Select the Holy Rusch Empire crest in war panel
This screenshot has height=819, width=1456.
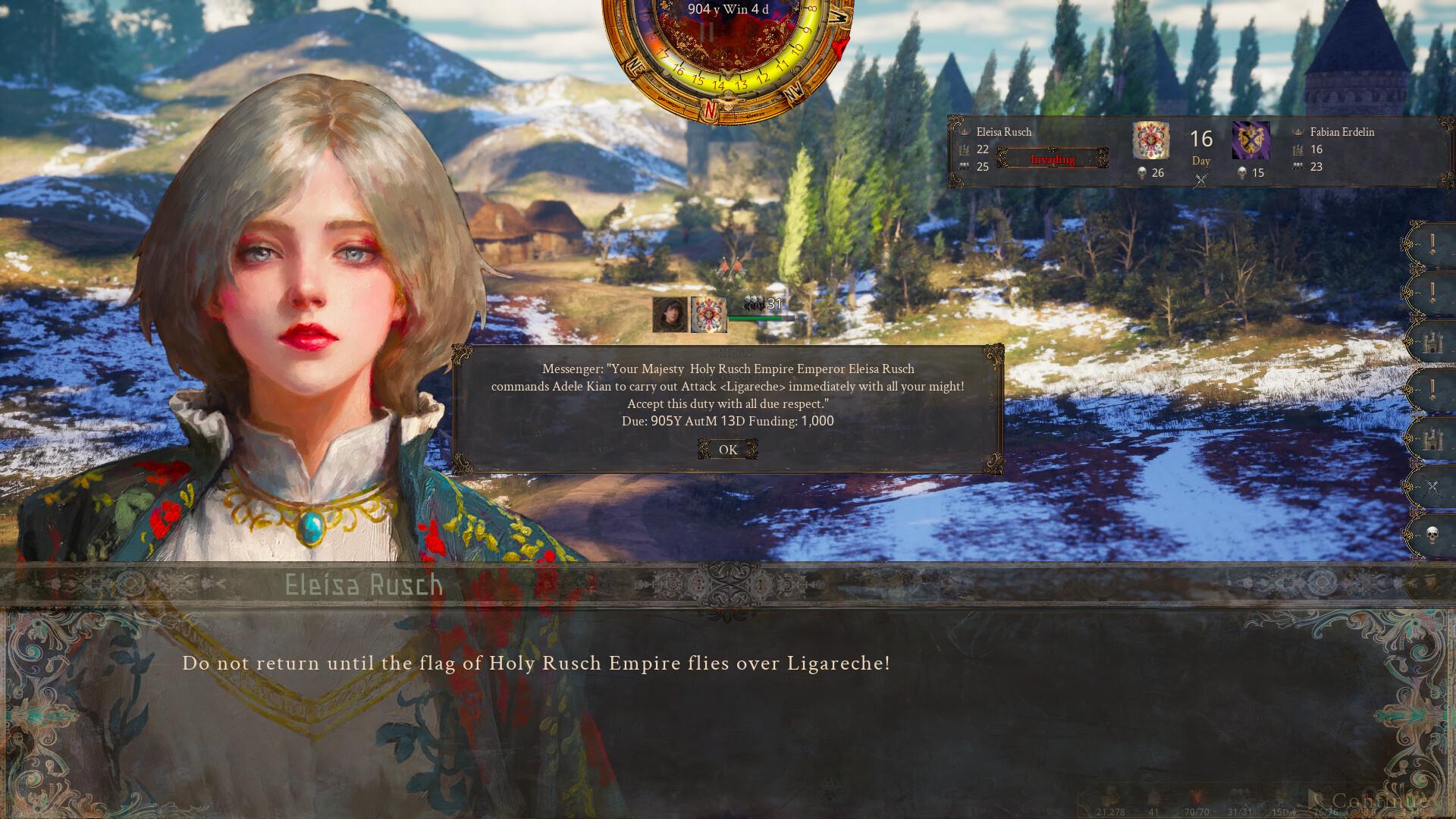point(1150,141)
